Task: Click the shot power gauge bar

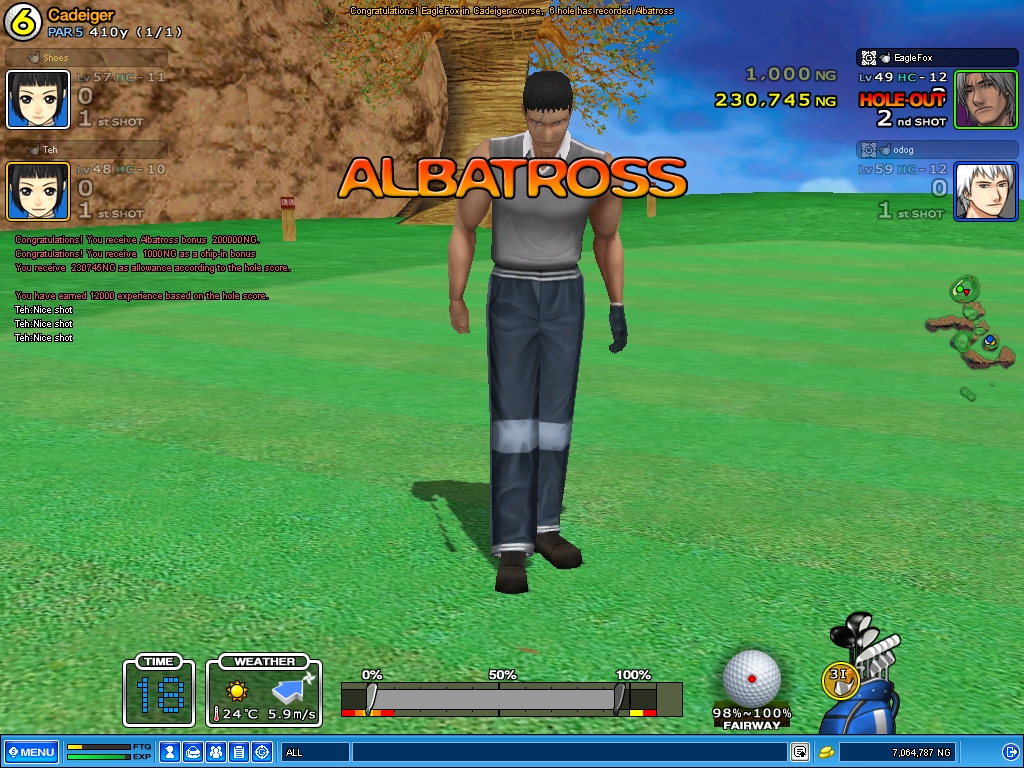Action: point(498,698)
